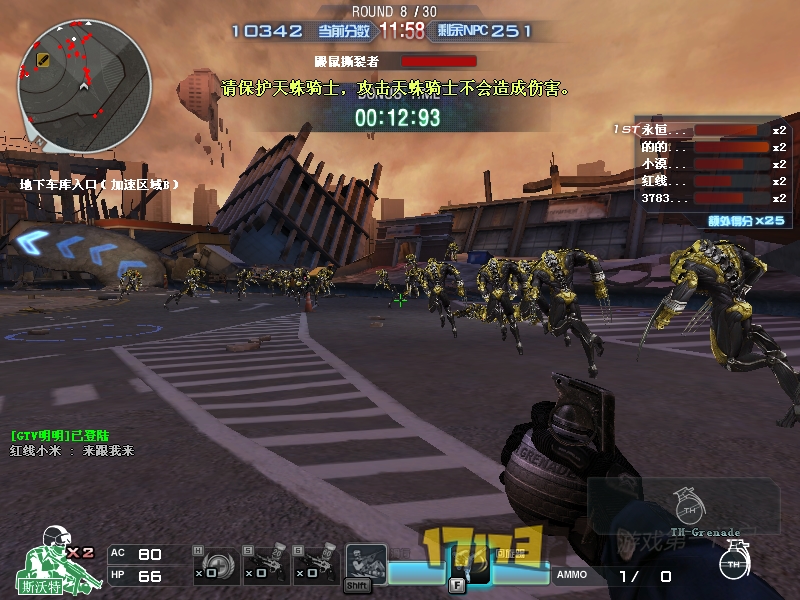Click the chat message from 红线小米
Viewport: 800px width, 600px height.
pyautogui.click(x=72, y=451)
